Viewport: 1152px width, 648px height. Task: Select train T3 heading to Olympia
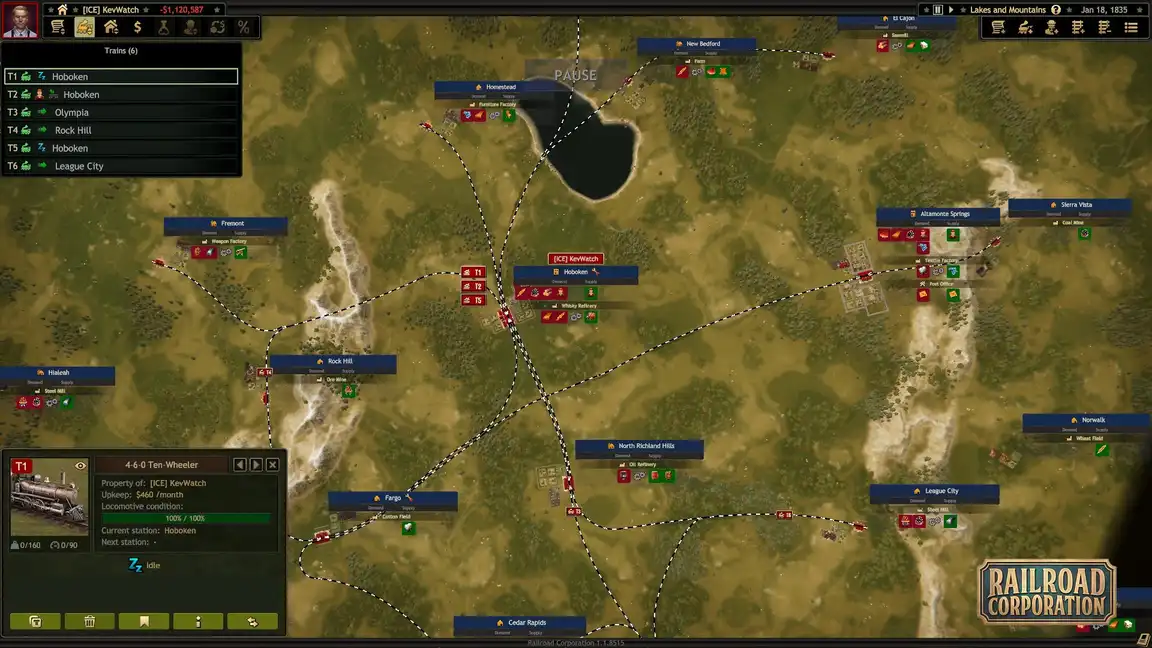pyautogui.click(x=120, y=112)
